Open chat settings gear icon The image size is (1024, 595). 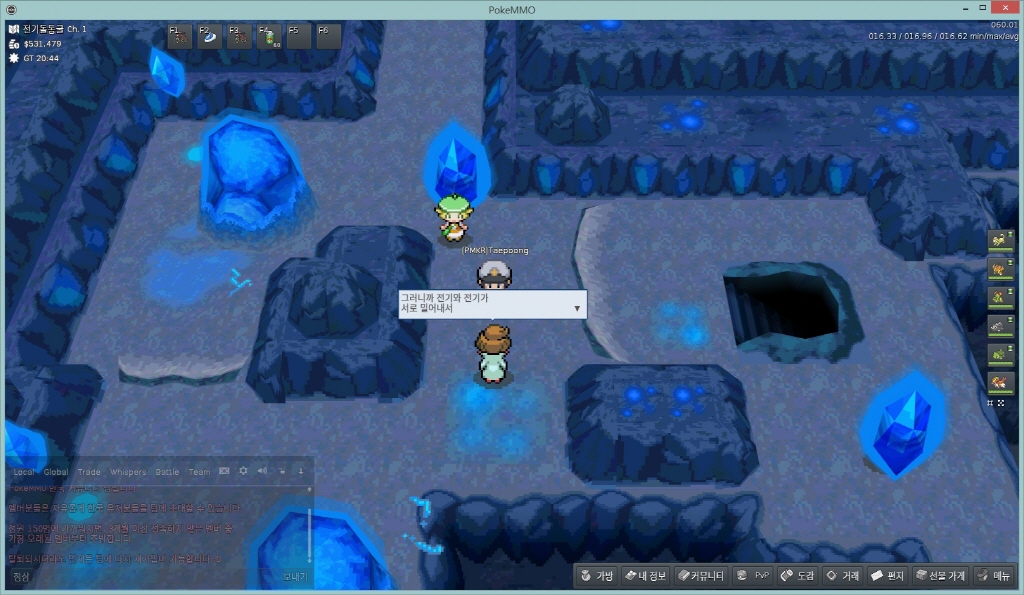tap(243, 471)
